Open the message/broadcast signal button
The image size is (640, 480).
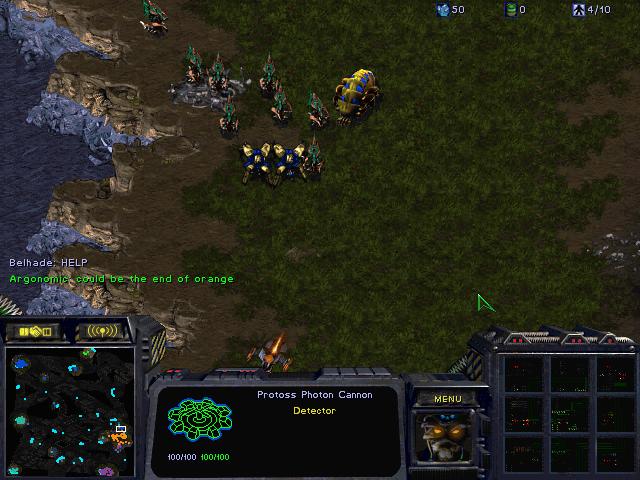point(102,331)
